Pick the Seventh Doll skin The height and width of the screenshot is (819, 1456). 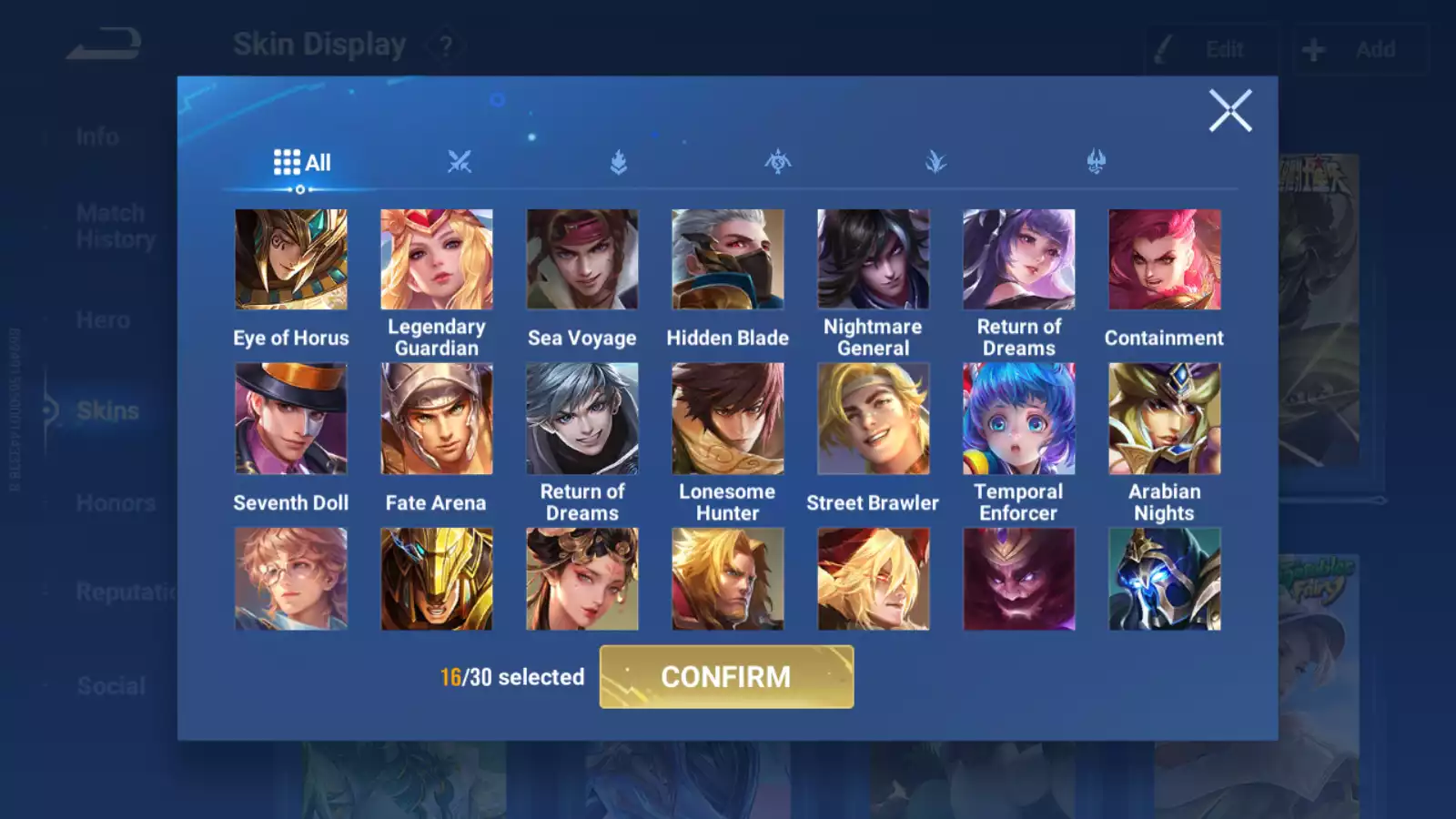(291, 420)
